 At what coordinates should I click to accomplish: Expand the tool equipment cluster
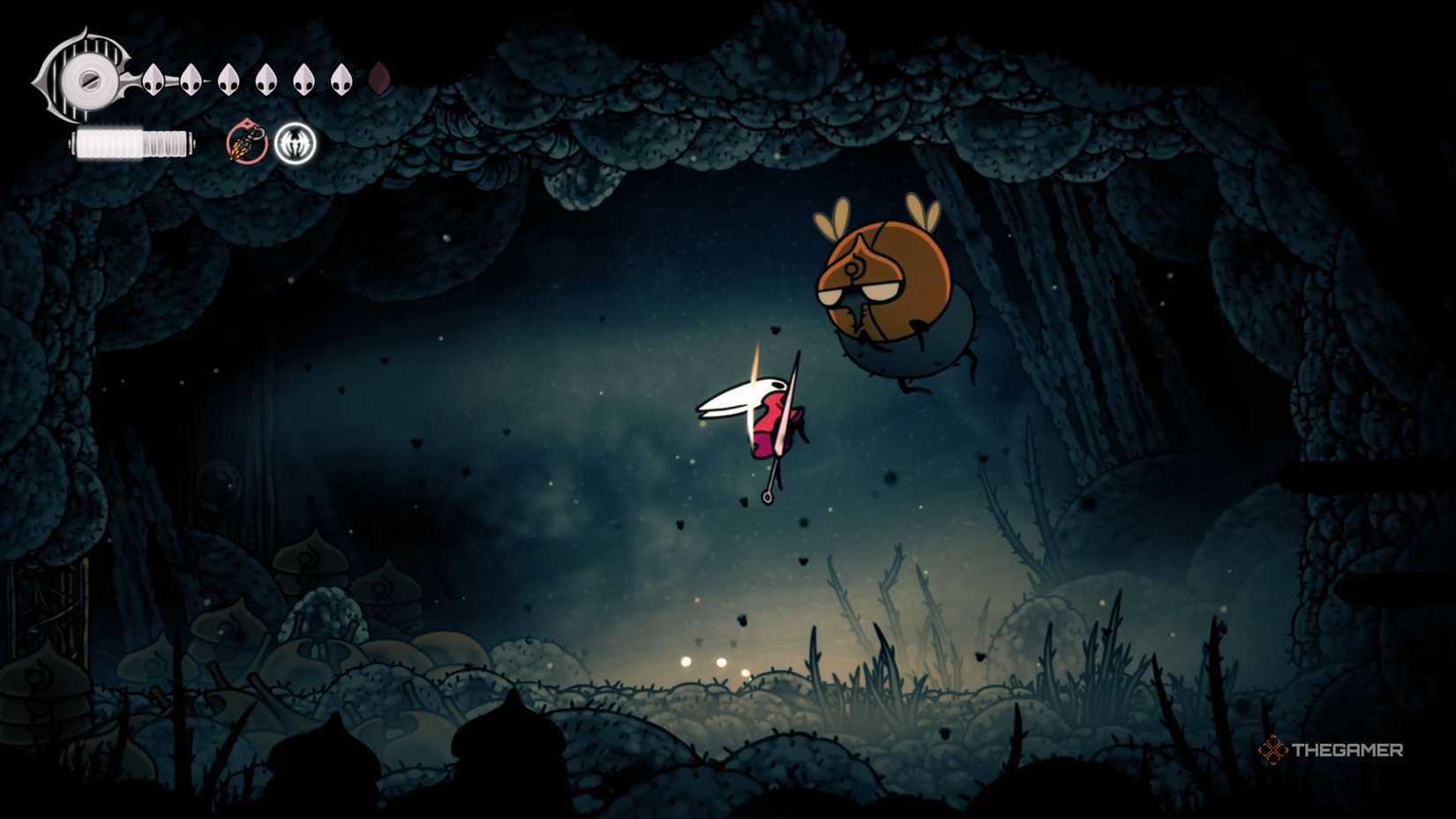coord(269,141)
